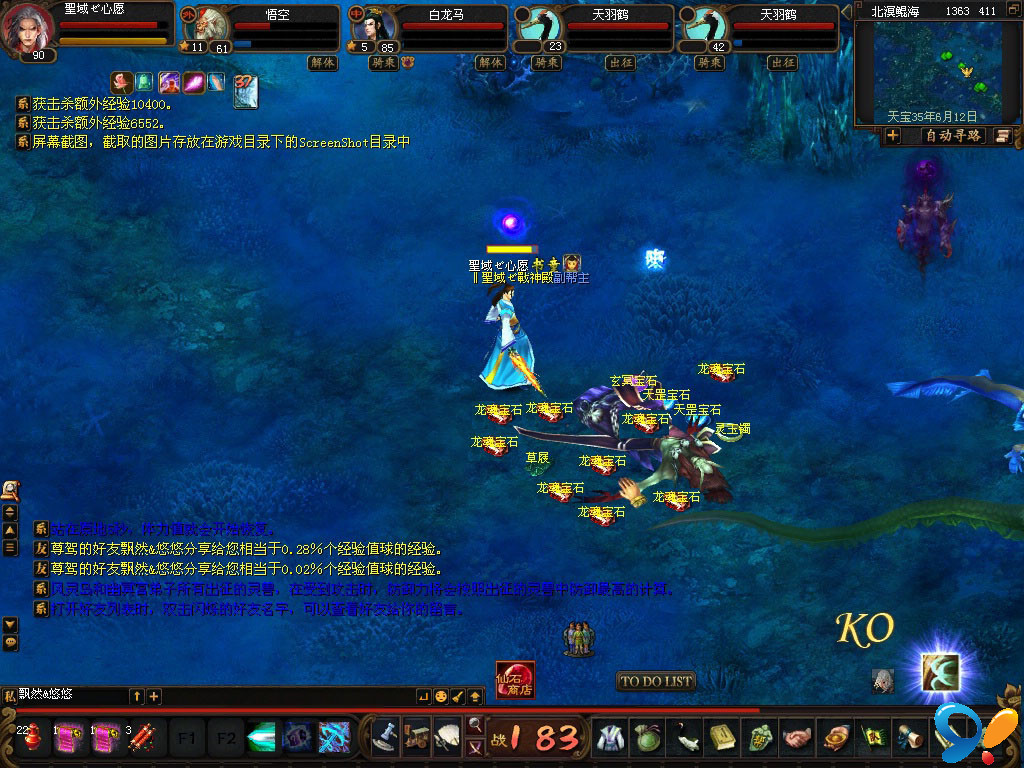1024x768 pixels.
Task: Use the red potion gourd hotbar slot
Action: 32,738
